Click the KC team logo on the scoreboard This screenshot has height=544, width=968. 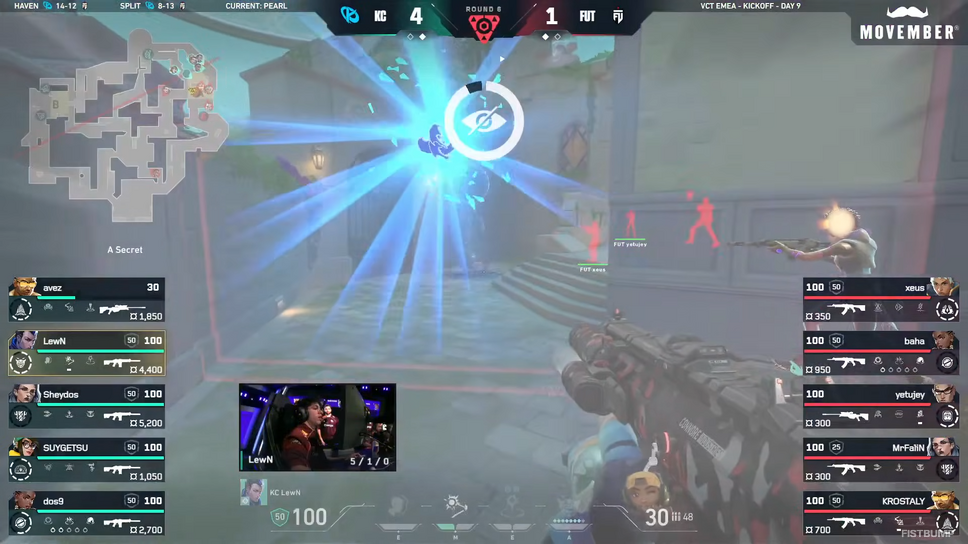pyautogui.click(x=349, y=16)
